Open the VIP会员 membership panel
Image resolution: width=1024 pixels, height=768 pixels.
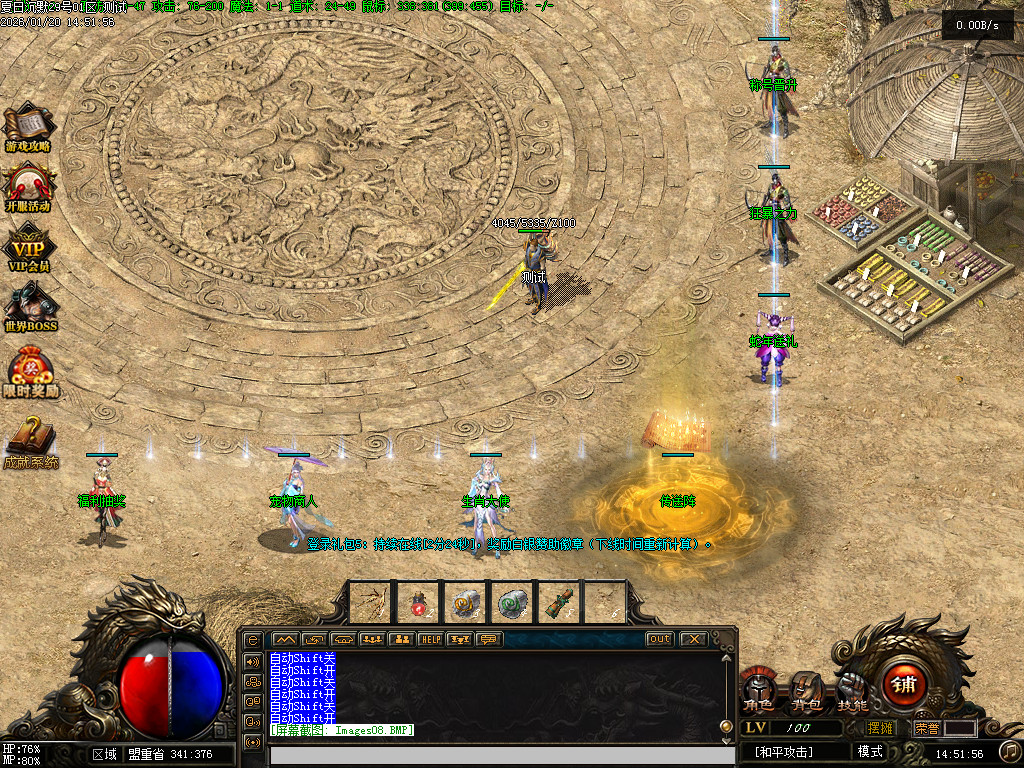coord(29,249)
